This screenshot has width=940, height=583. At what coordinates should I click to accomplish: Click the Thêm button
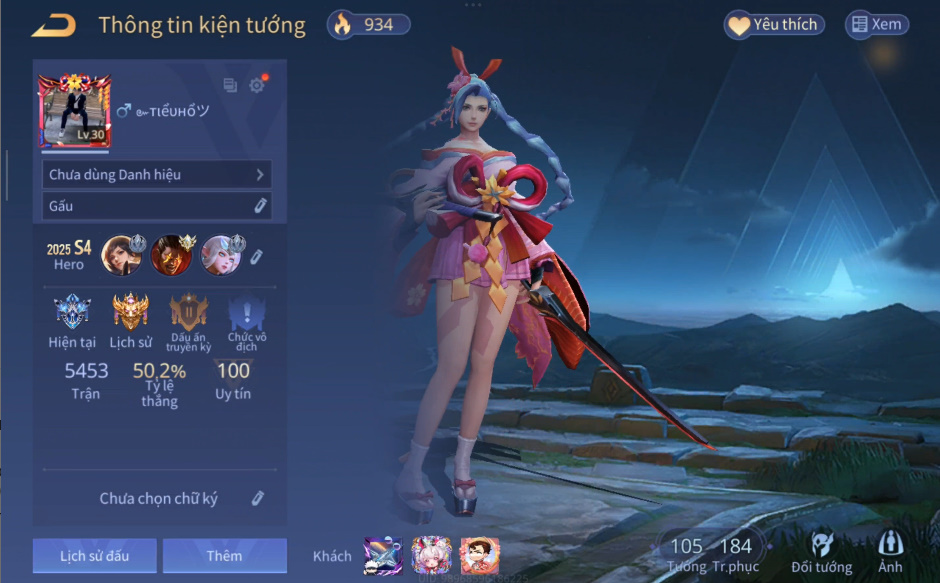tap(224, 556)
